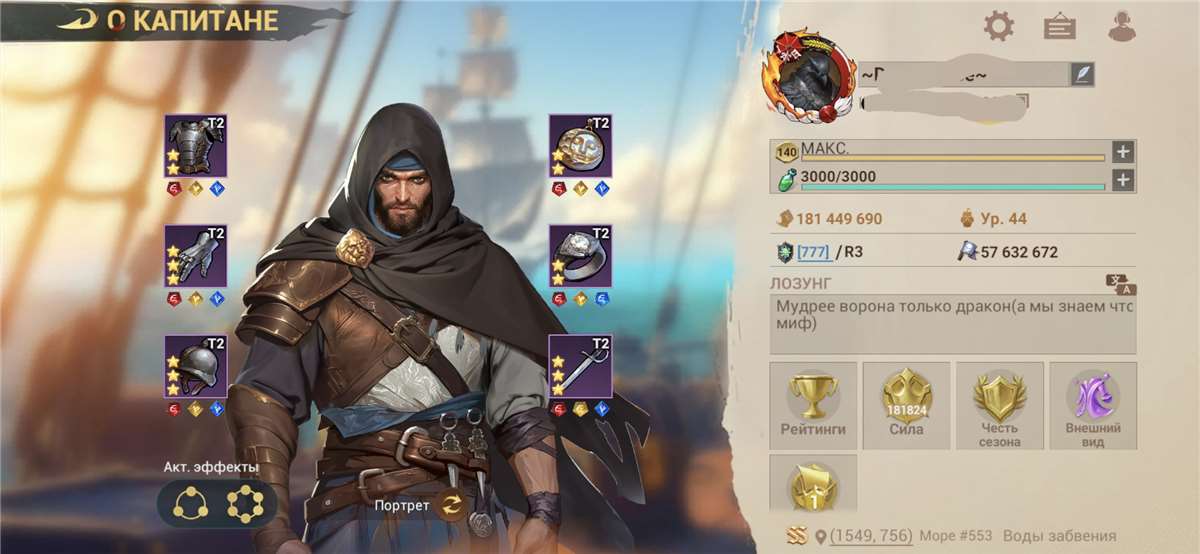Select the sword equipment slot
The height and width of the screenshot is (554, 1200).
[580, 366]
